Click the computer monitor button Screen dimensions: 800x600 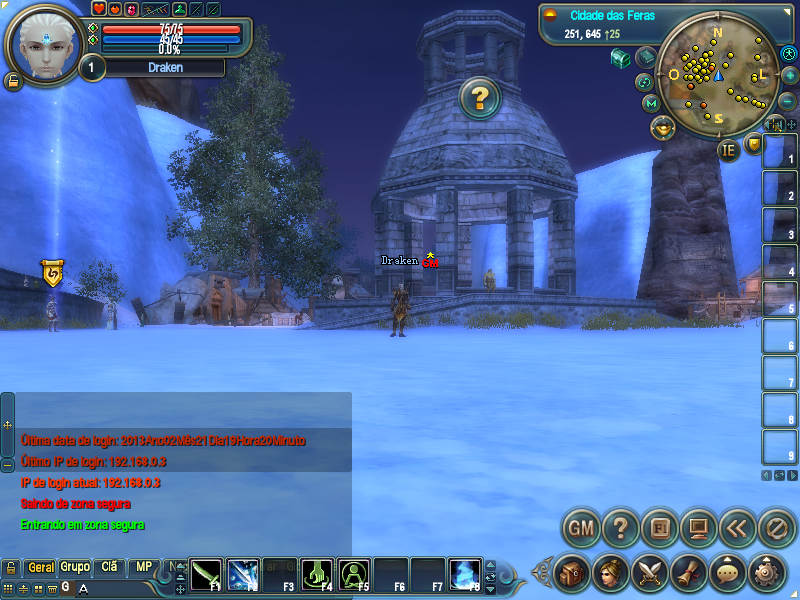[698, 527]
